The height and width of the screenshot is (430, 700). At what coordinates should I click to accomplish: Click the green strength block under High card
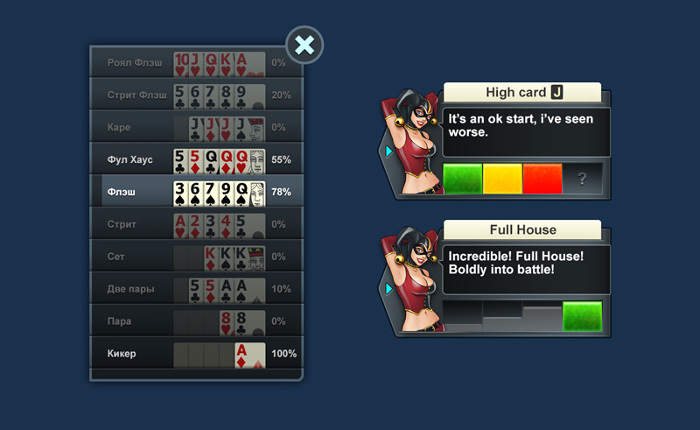[x=462, y=179]
